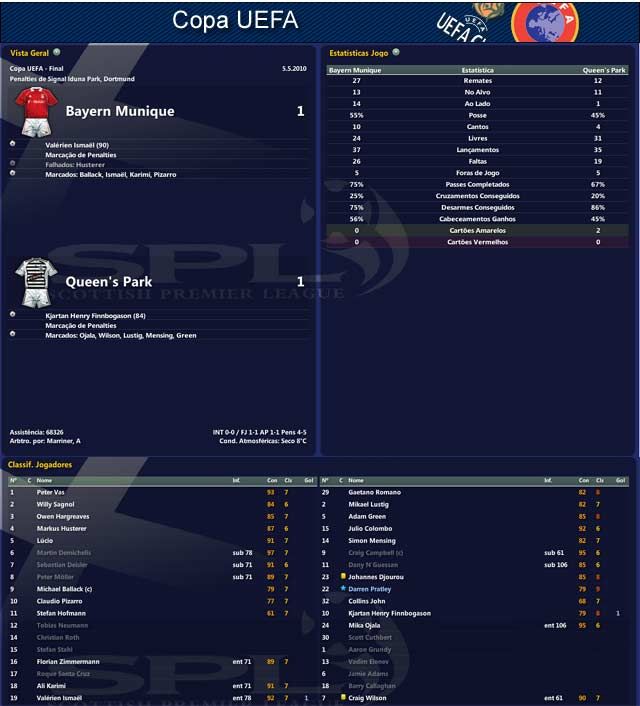Choose Owen Hargreaves from the ratings list
The image size is (640, 706).
tap(63, 517)
